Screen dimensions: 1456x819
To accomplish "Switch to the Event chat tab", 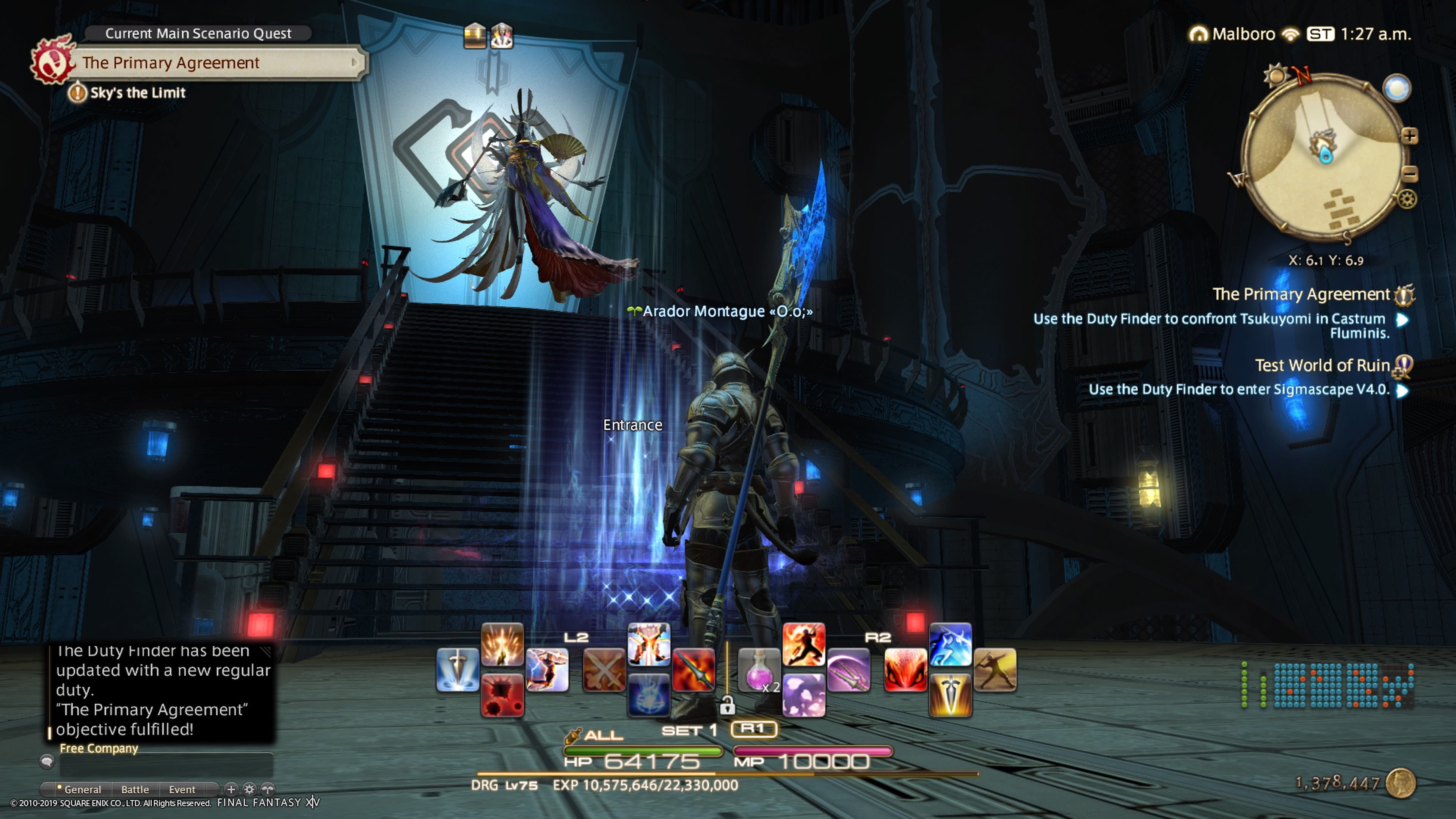I will [182, 789].
